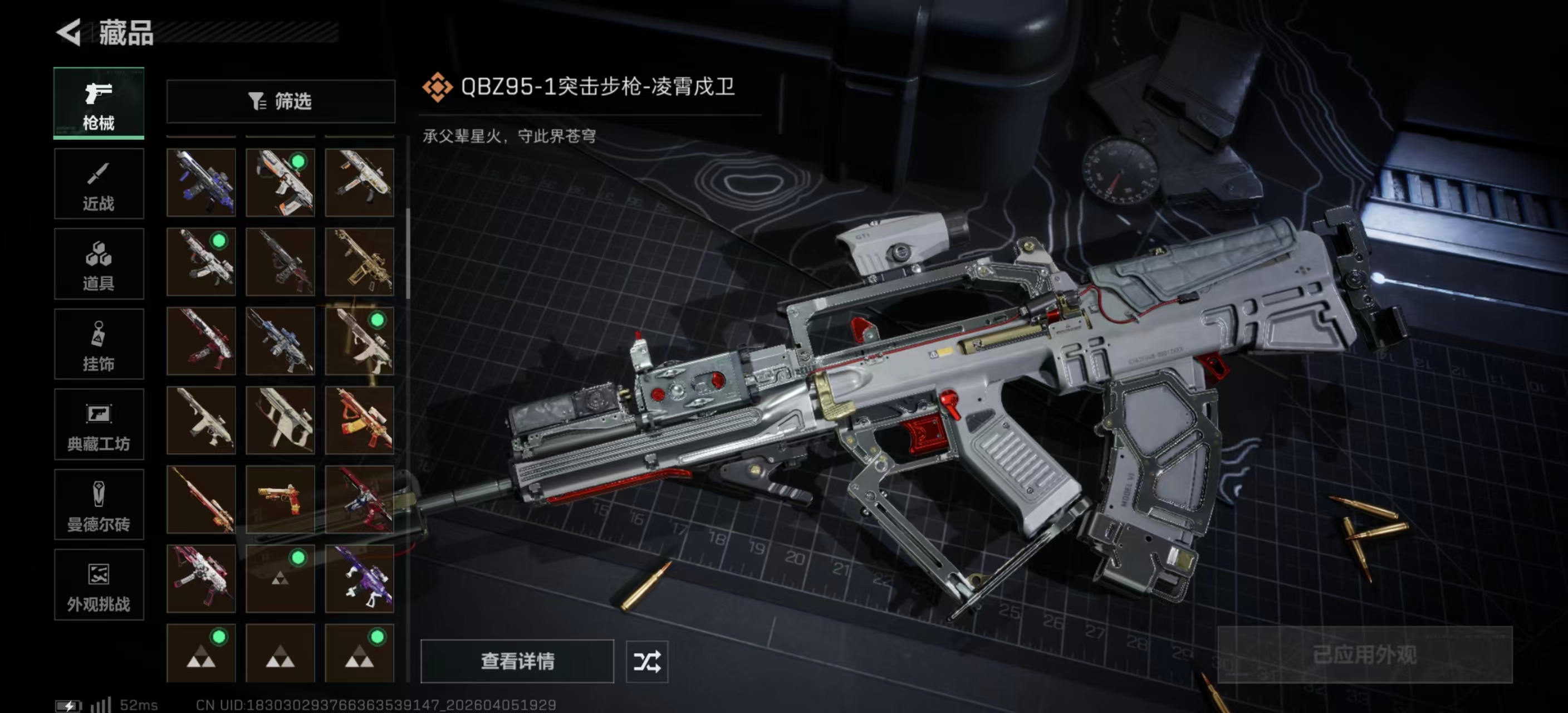Click the filter funnel icon on 筛选

(x=256, y=101)
